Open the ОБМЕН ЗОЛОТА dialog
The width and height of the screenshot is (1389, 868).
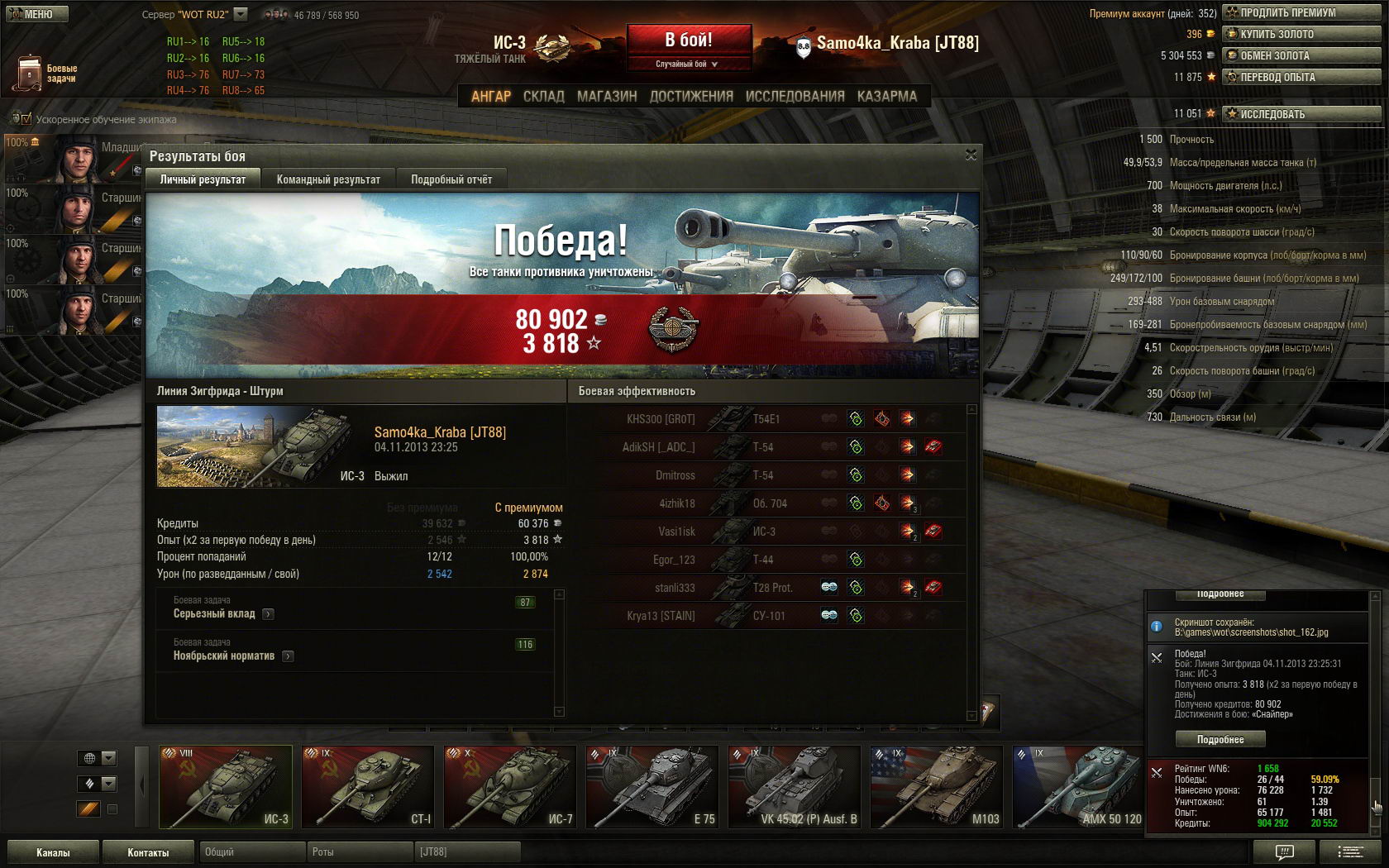pyautogui.click(x=1301, y=55)
